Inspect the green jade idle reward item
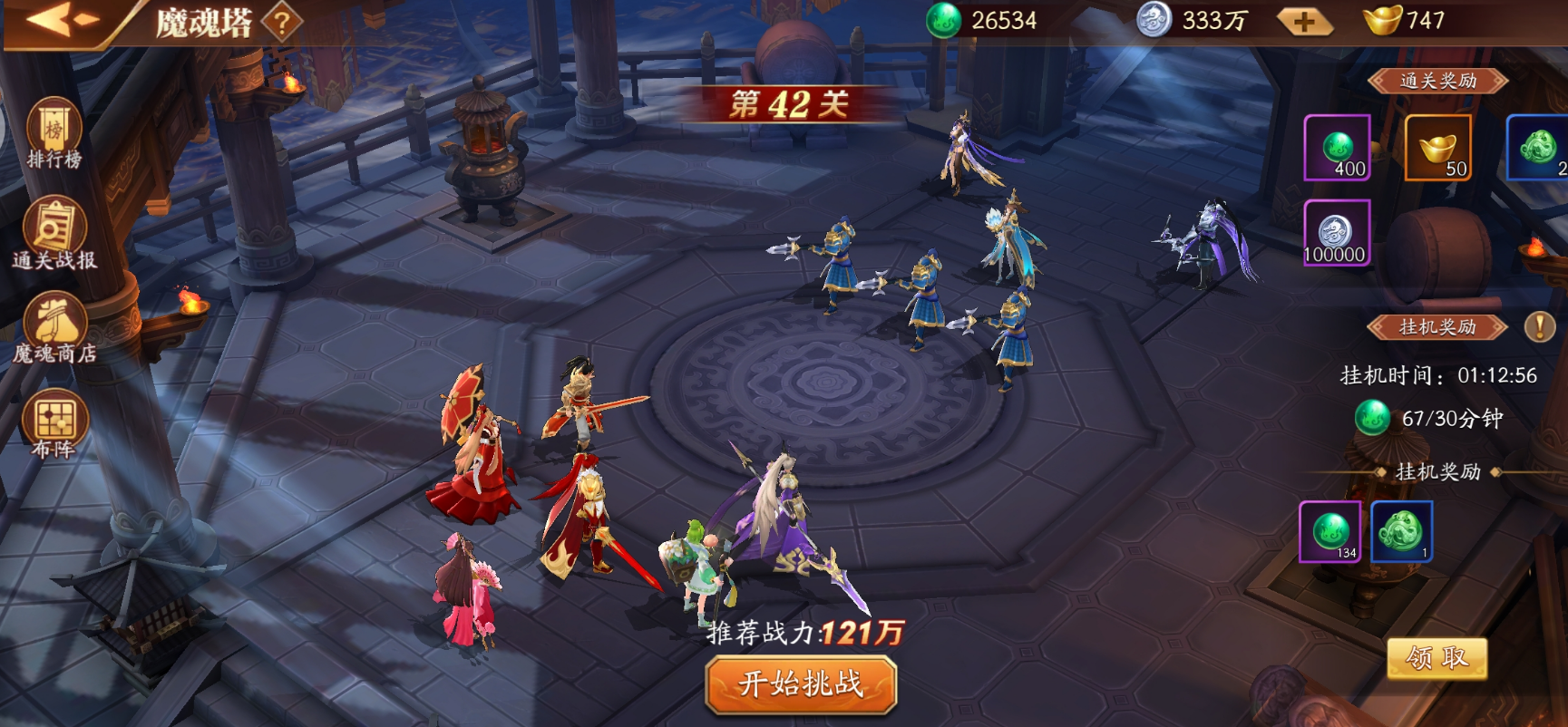The height and width of the screenshot is (727, 1568). click(1401, 531)
